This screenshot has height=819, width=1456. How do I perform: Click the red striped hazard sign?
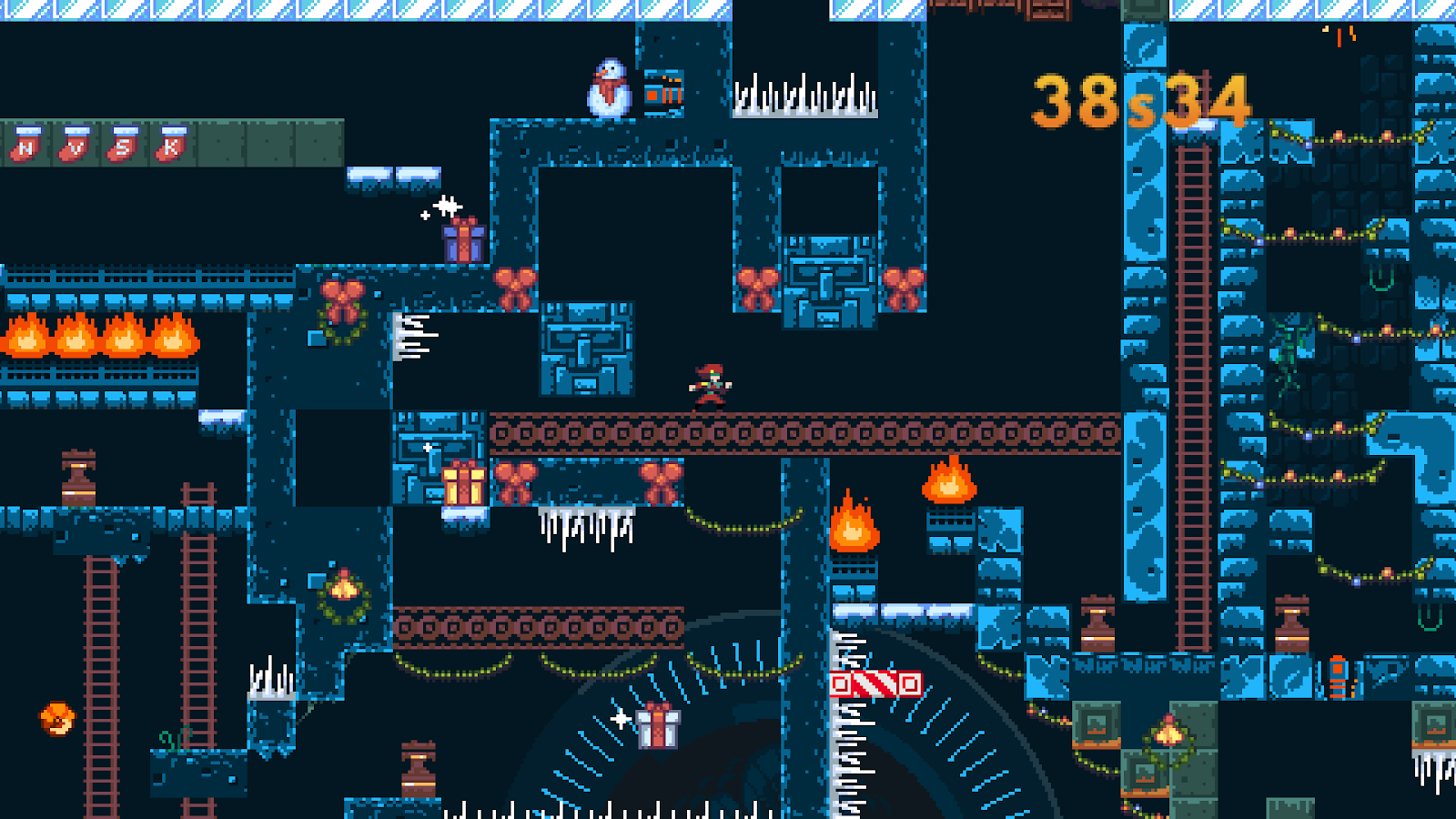(876, 685)
